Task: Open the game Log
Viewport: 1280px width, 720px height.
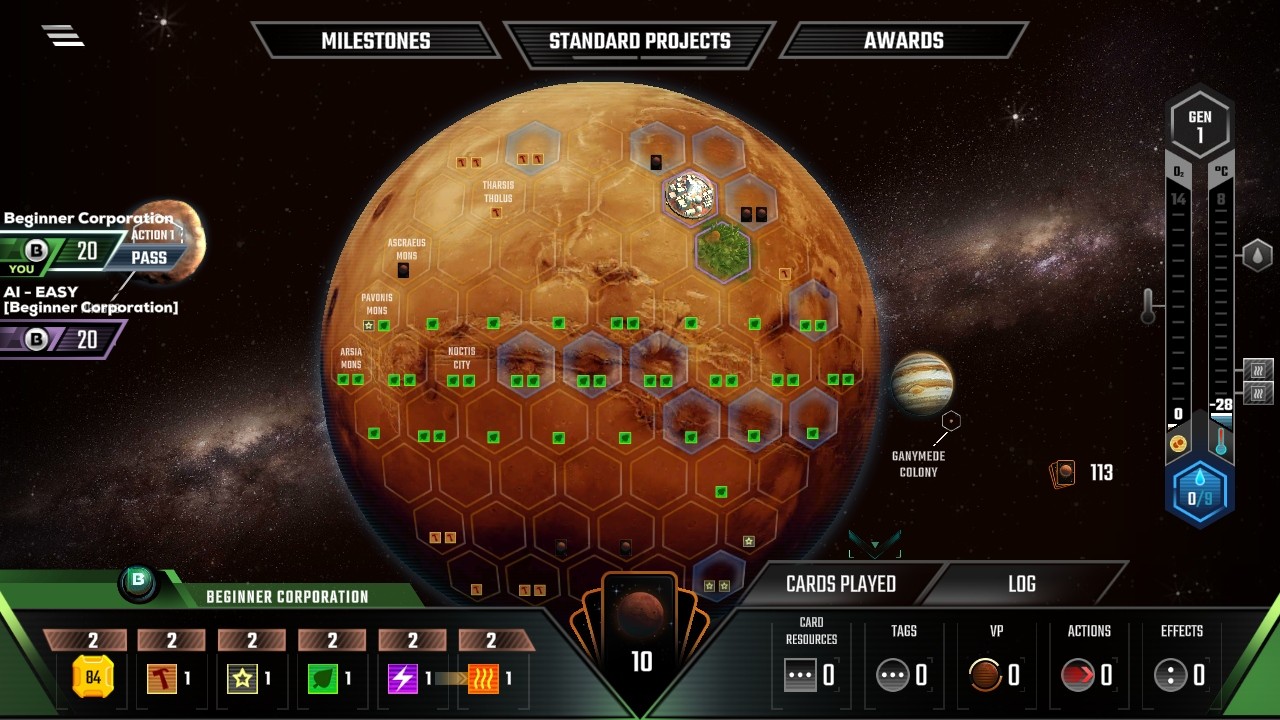Action: pyautogui.click(x=1021, y=584)
